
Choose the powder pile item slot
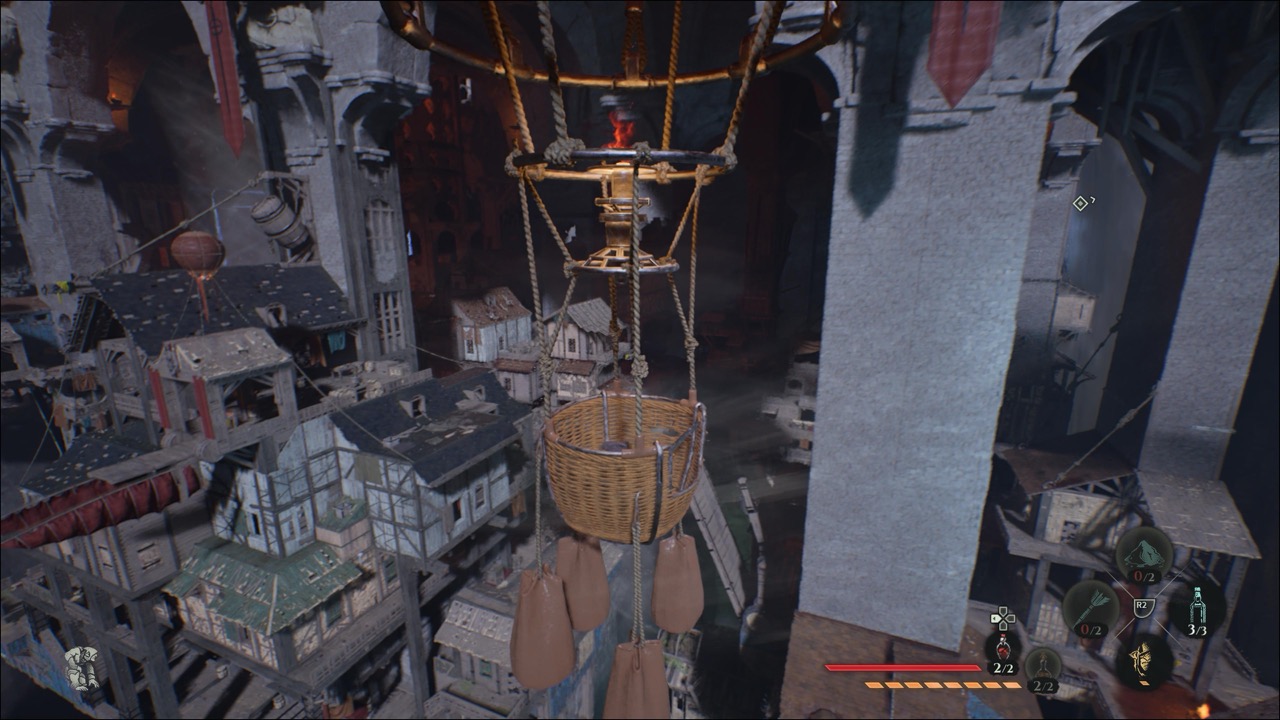[x=1144, y=553]
